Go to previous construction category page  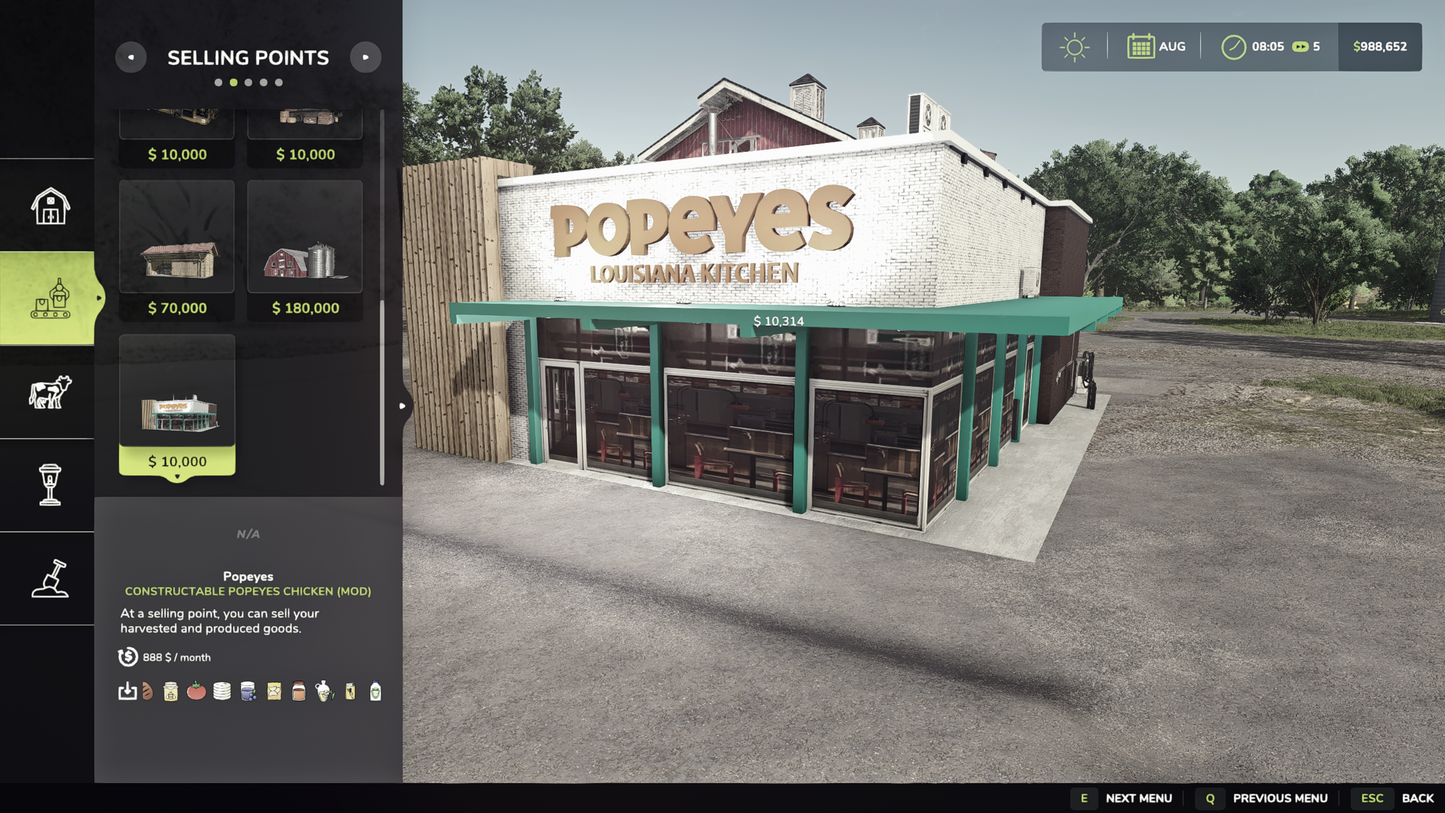click(131, 57)
